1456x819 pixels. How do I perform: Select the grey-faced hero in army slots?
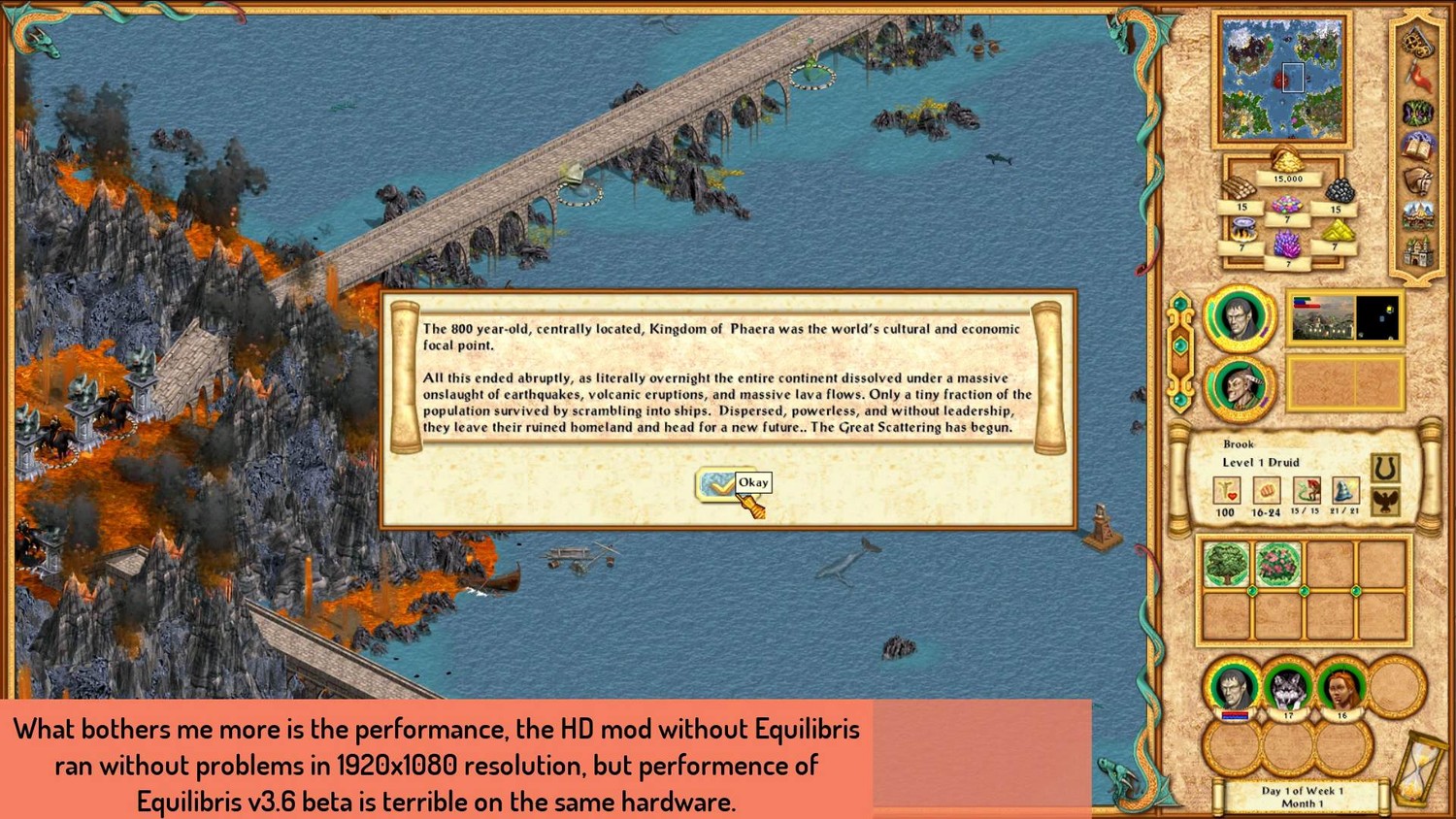coord(1234,687)
